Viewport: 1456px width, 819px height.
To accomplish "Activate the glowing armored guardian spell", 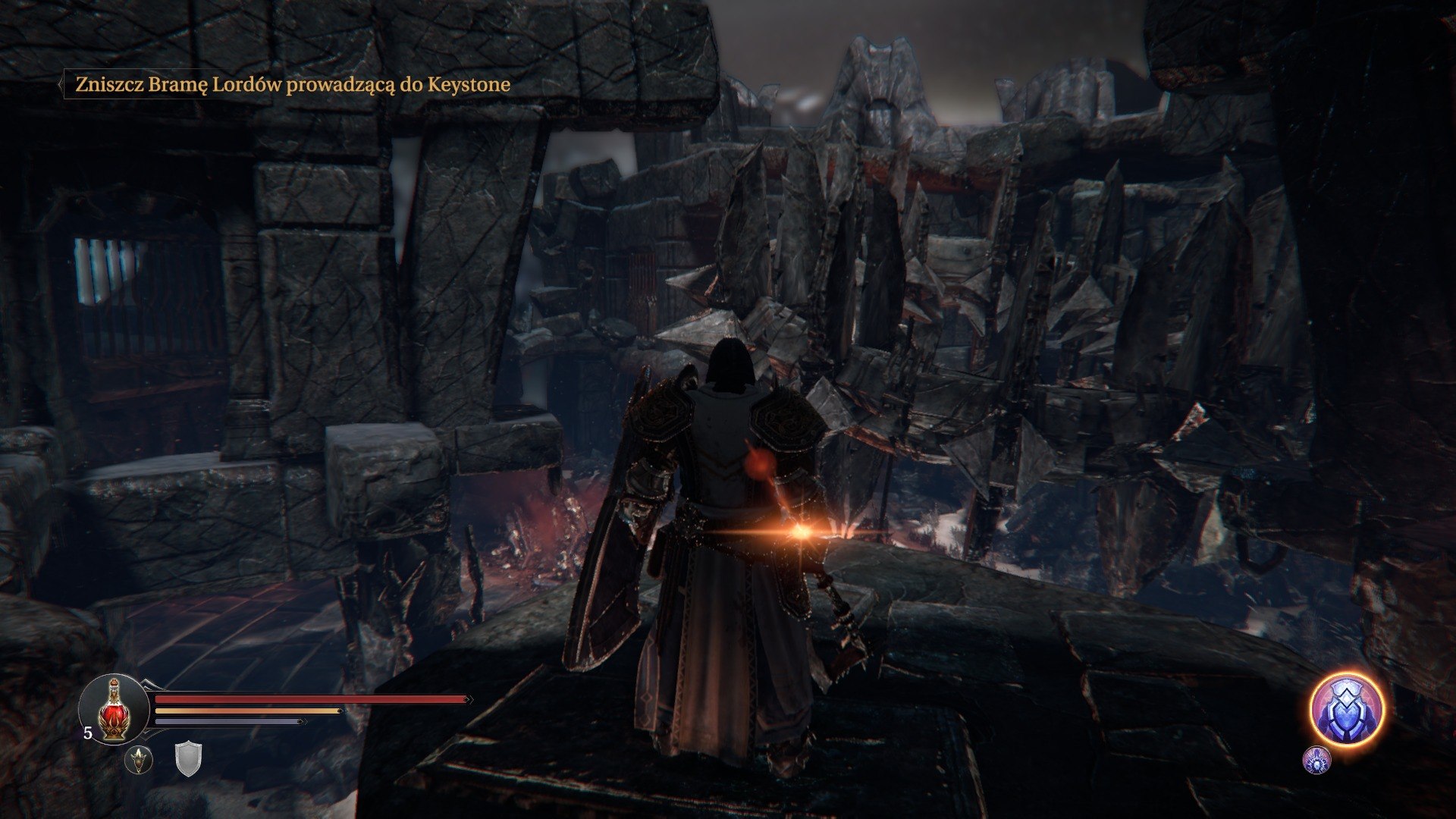I will tap(1347, 710).
